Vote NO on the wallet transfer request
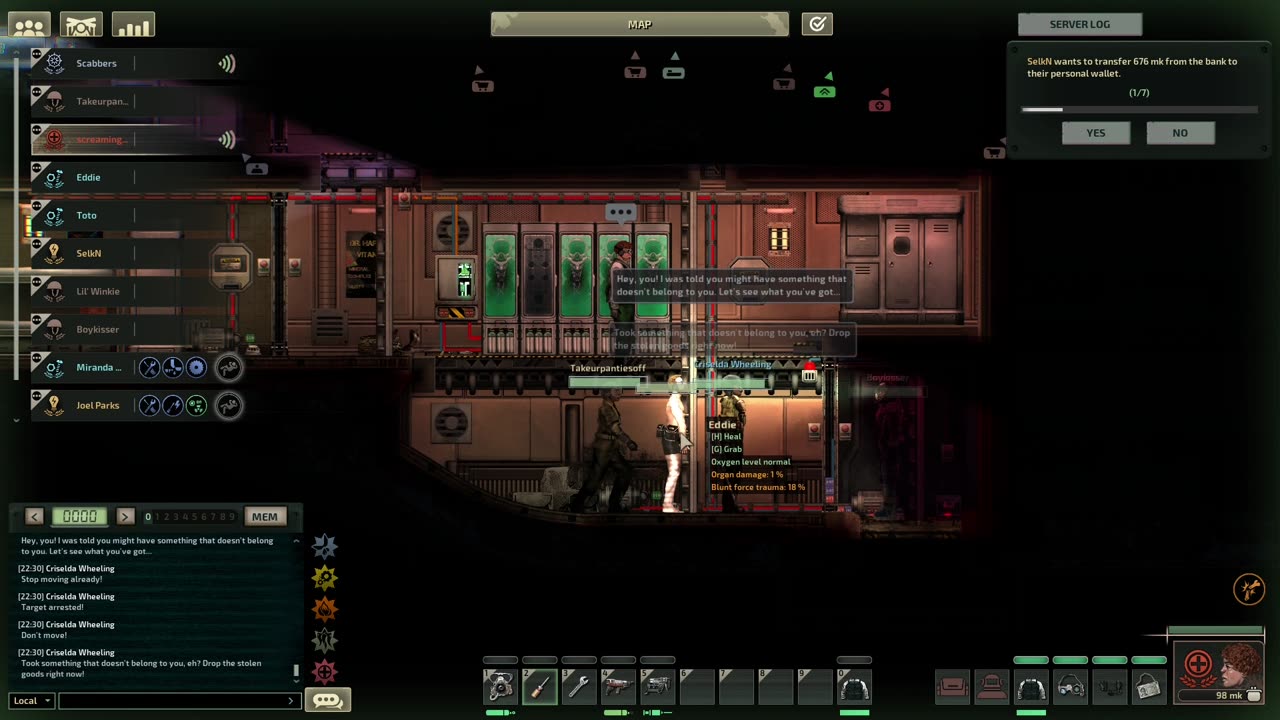The image size is (1280, 720). click(1180, 133)
